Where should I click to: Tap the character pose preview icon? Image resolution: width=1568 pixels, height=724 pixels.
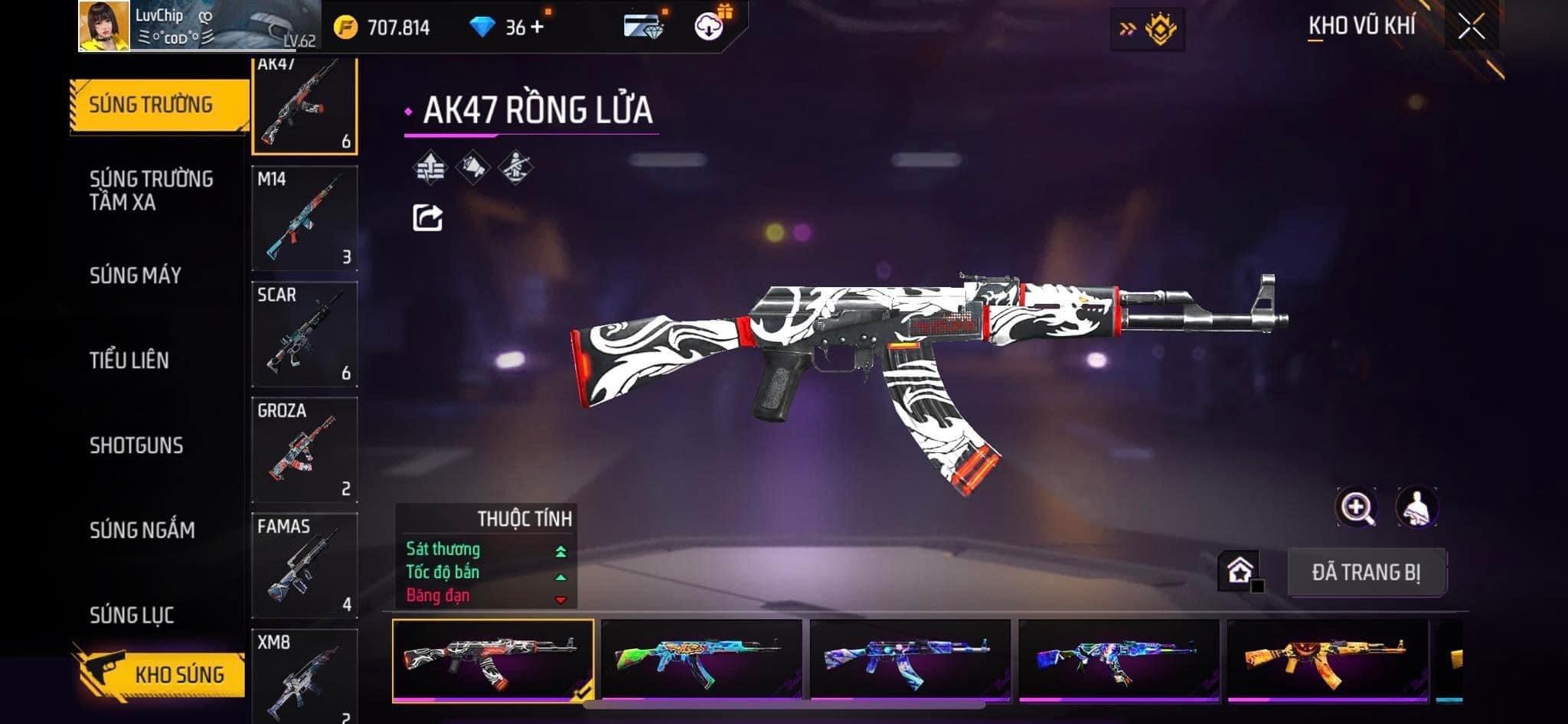(x=1416, y=507)
